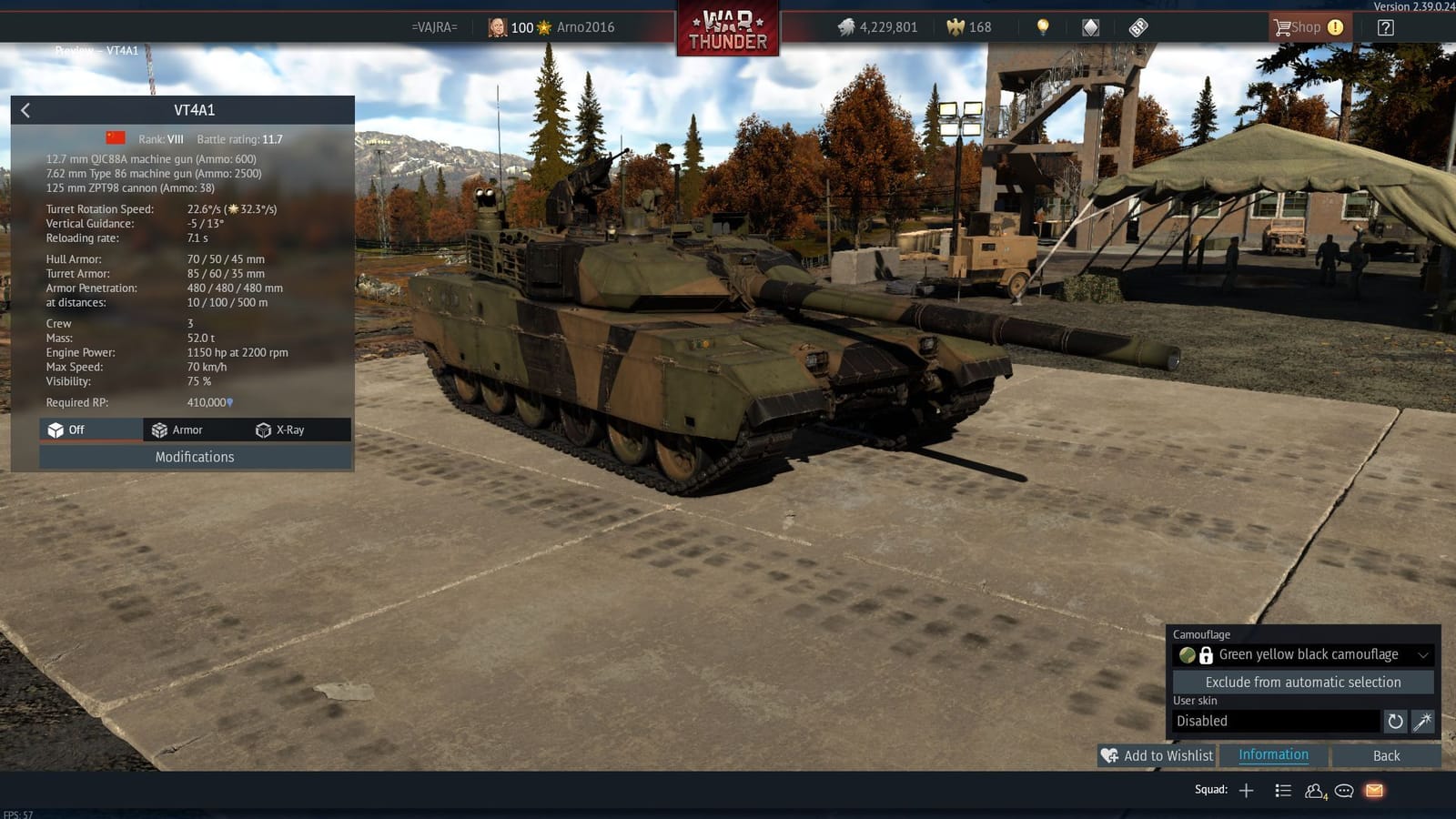Open the Battle Pass via BP icon
The width and height of the screenshot is (1456, 819).
(x=1138, y=26)
